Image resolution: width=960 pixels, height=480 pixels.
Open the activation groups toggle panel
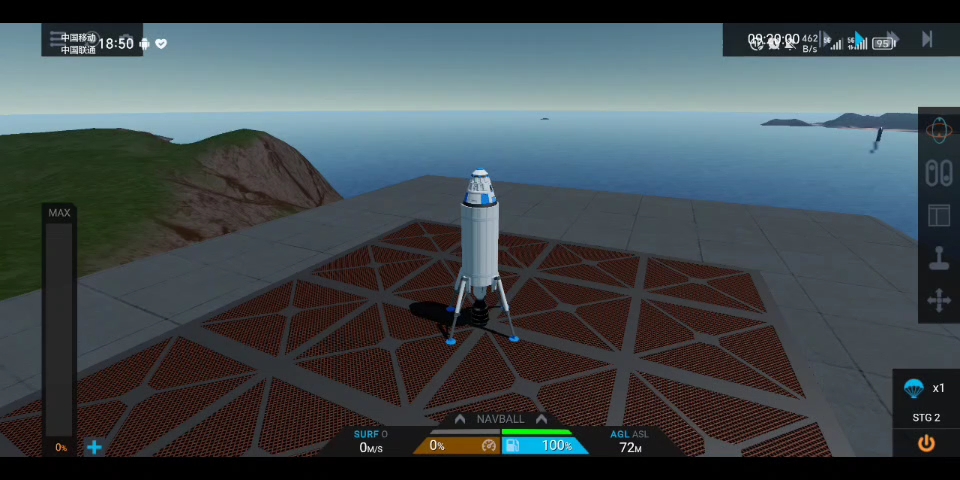point(938,173)
